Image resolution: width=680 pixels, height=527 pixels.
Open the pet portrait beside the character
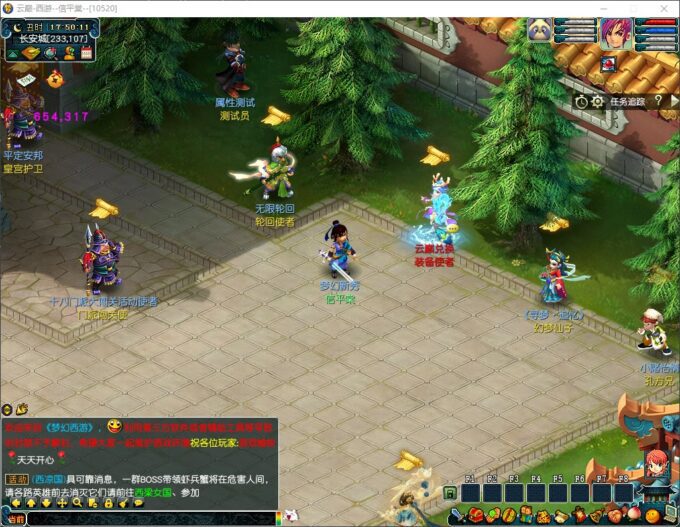(540, 30)
